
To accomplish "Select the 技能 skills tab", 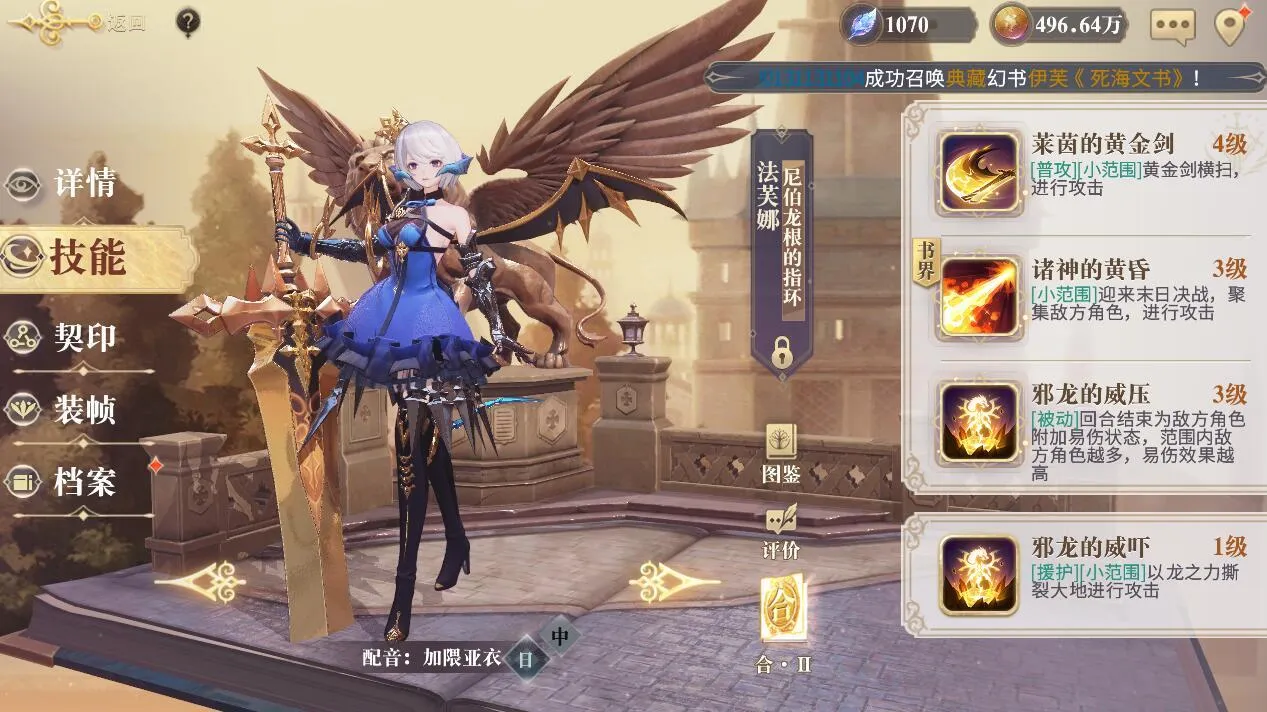I will coord(86,258).
